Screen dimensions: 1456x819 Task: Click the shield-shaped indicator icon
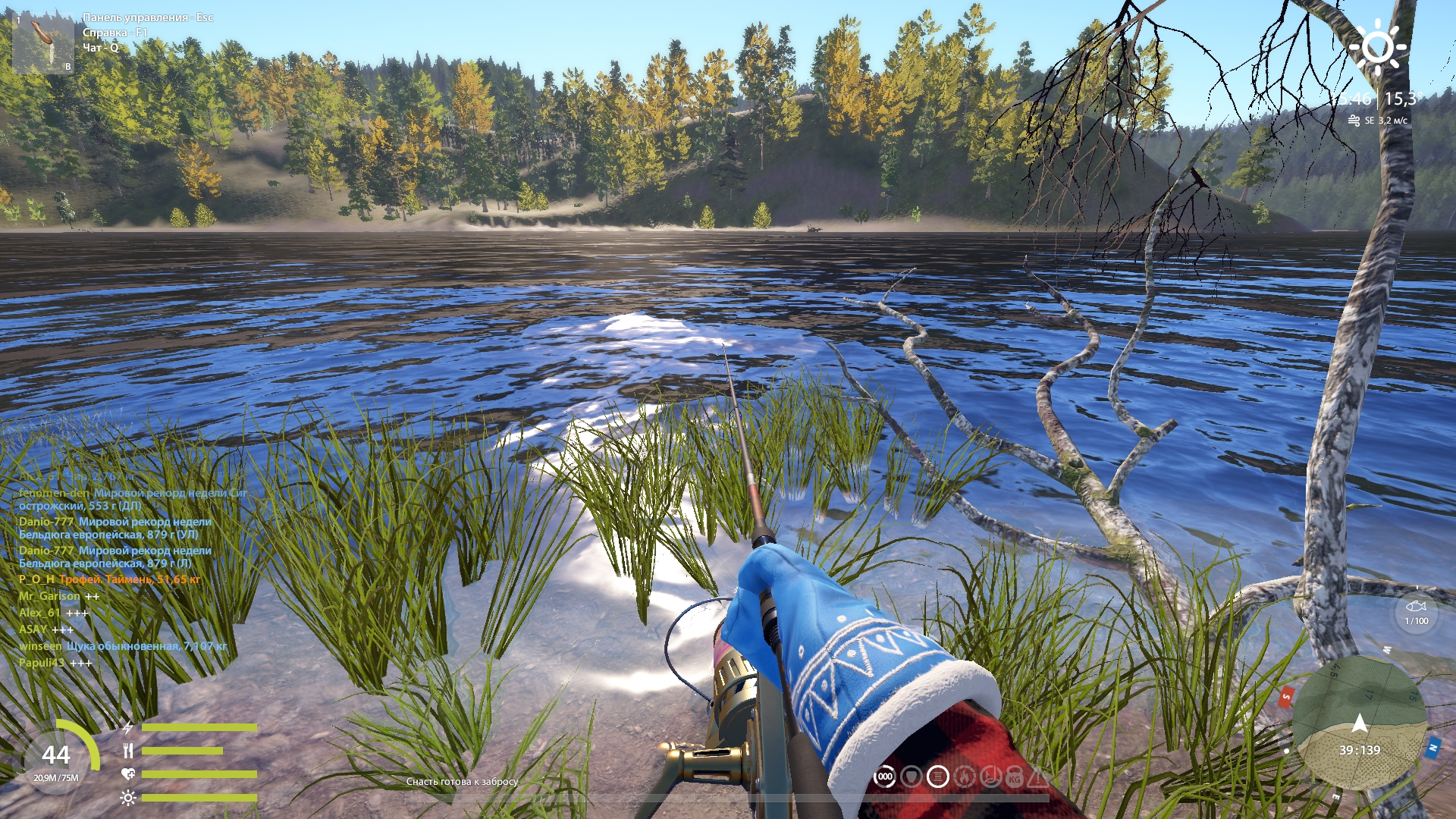click(x=912, y=777)
